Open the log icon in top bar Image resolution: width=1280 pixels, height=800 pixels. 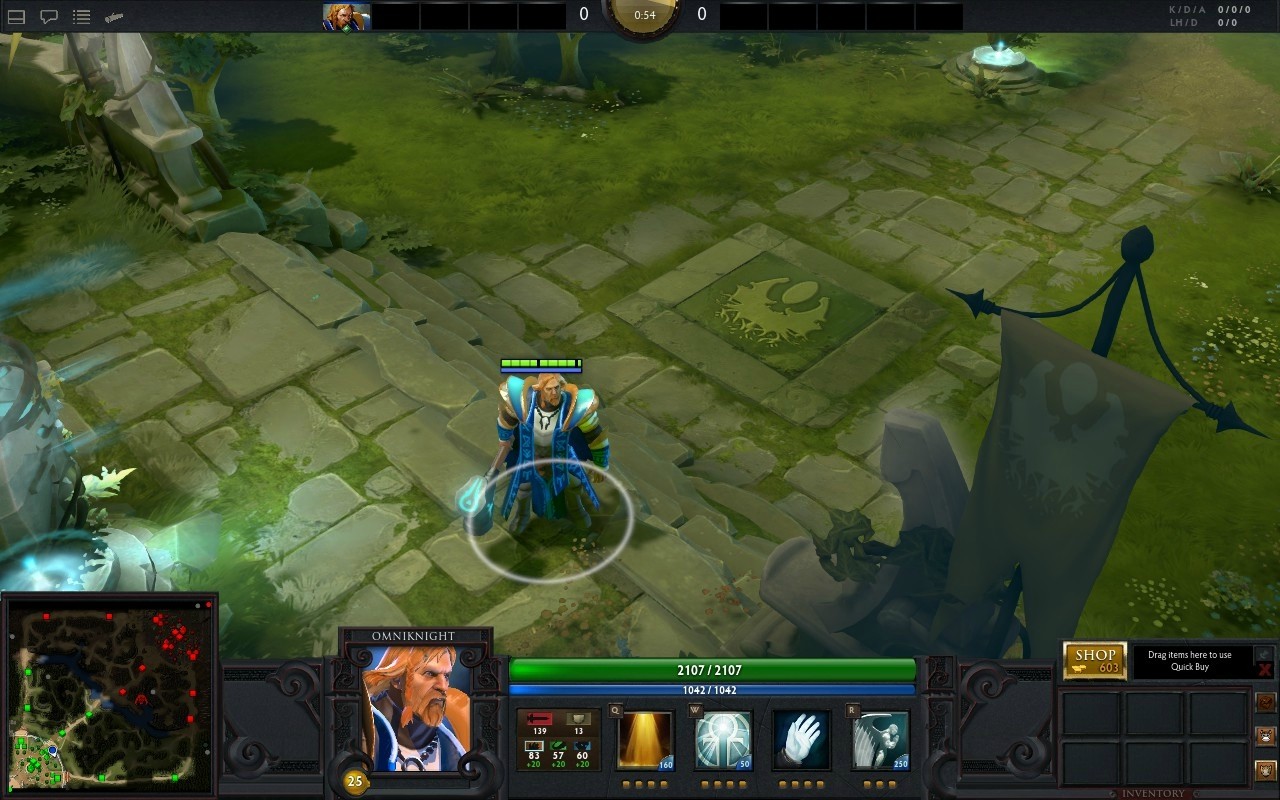click(114, 17)
